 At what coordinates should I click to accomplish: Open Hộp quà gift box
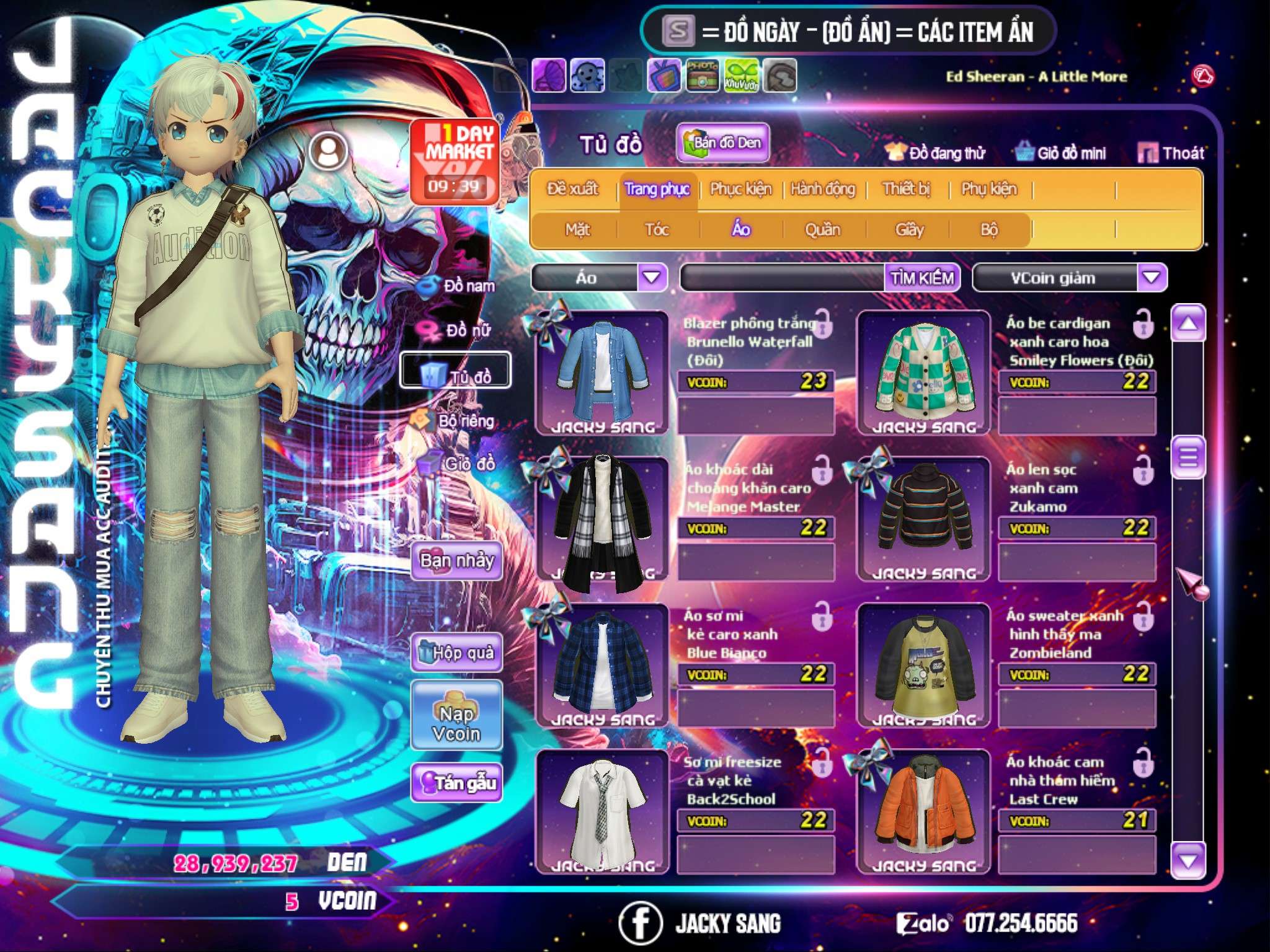point(457,652)
